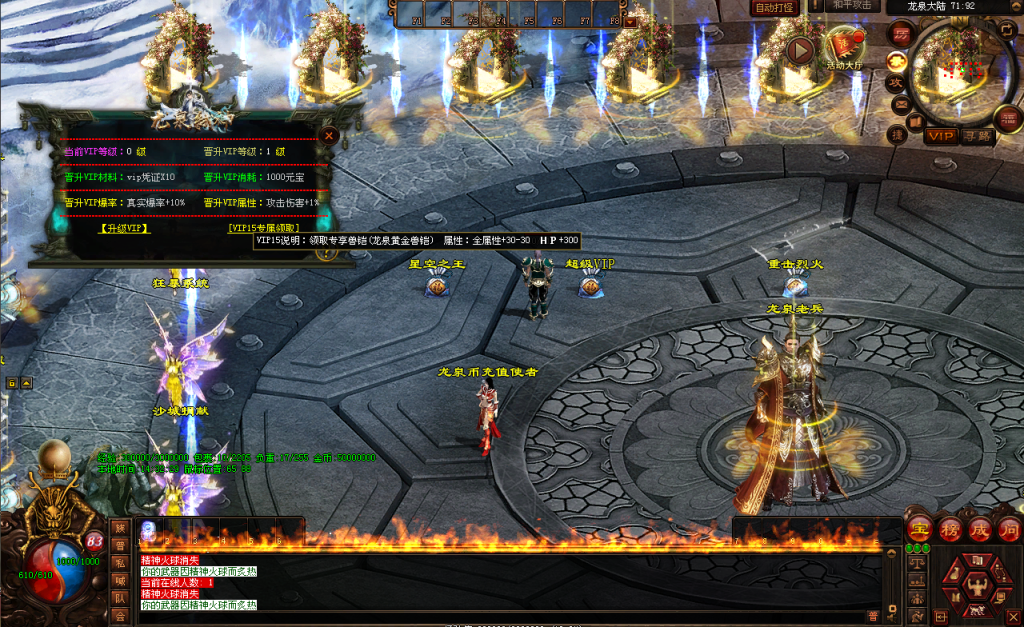The height and width of the screenshot is (627, 1024).
Task: Activate 寻路 pathfinding button
Action: (977, 135)
